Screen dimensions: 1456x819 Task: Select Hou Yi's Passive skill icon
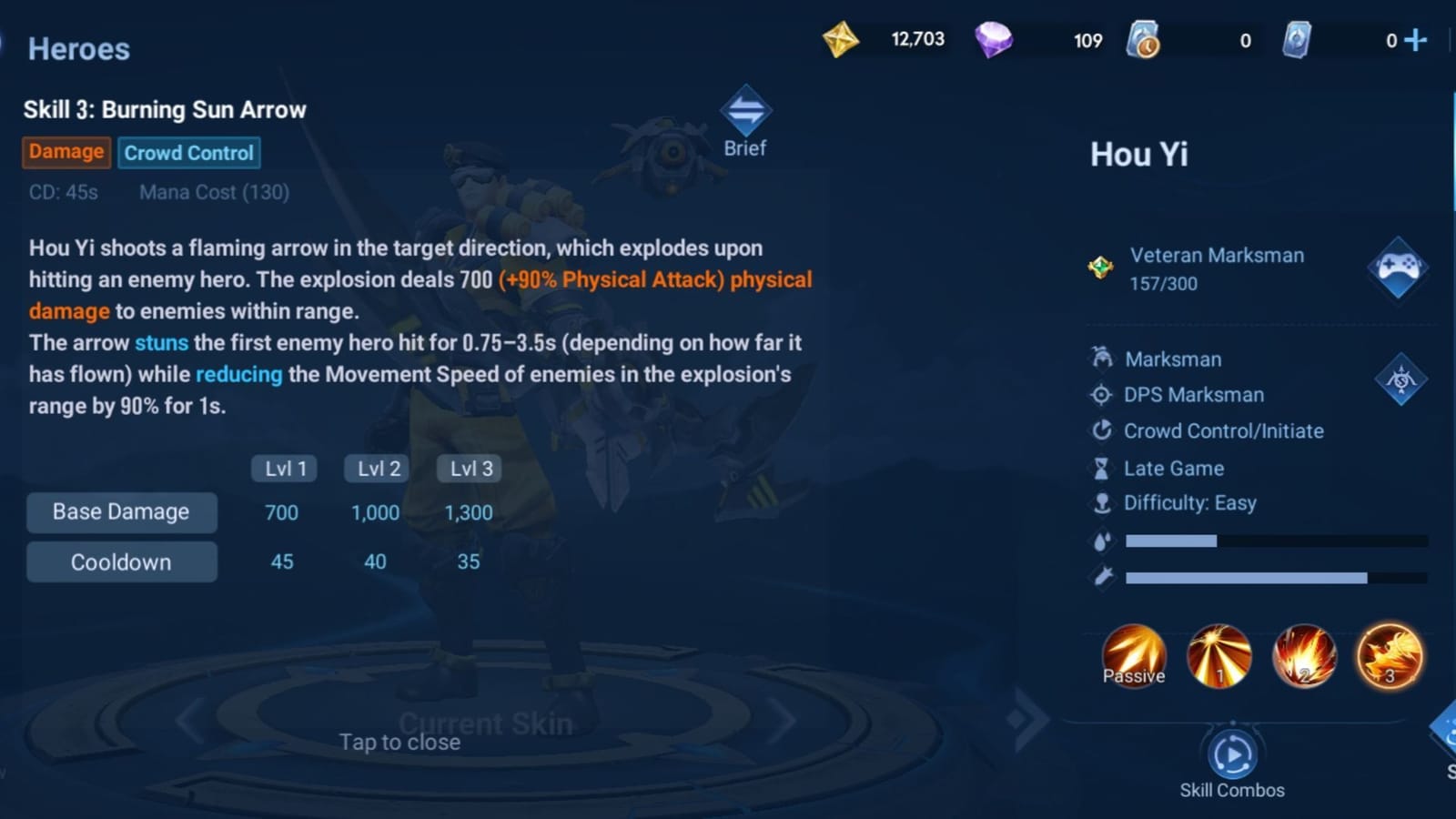click(x=1133, y=655)
